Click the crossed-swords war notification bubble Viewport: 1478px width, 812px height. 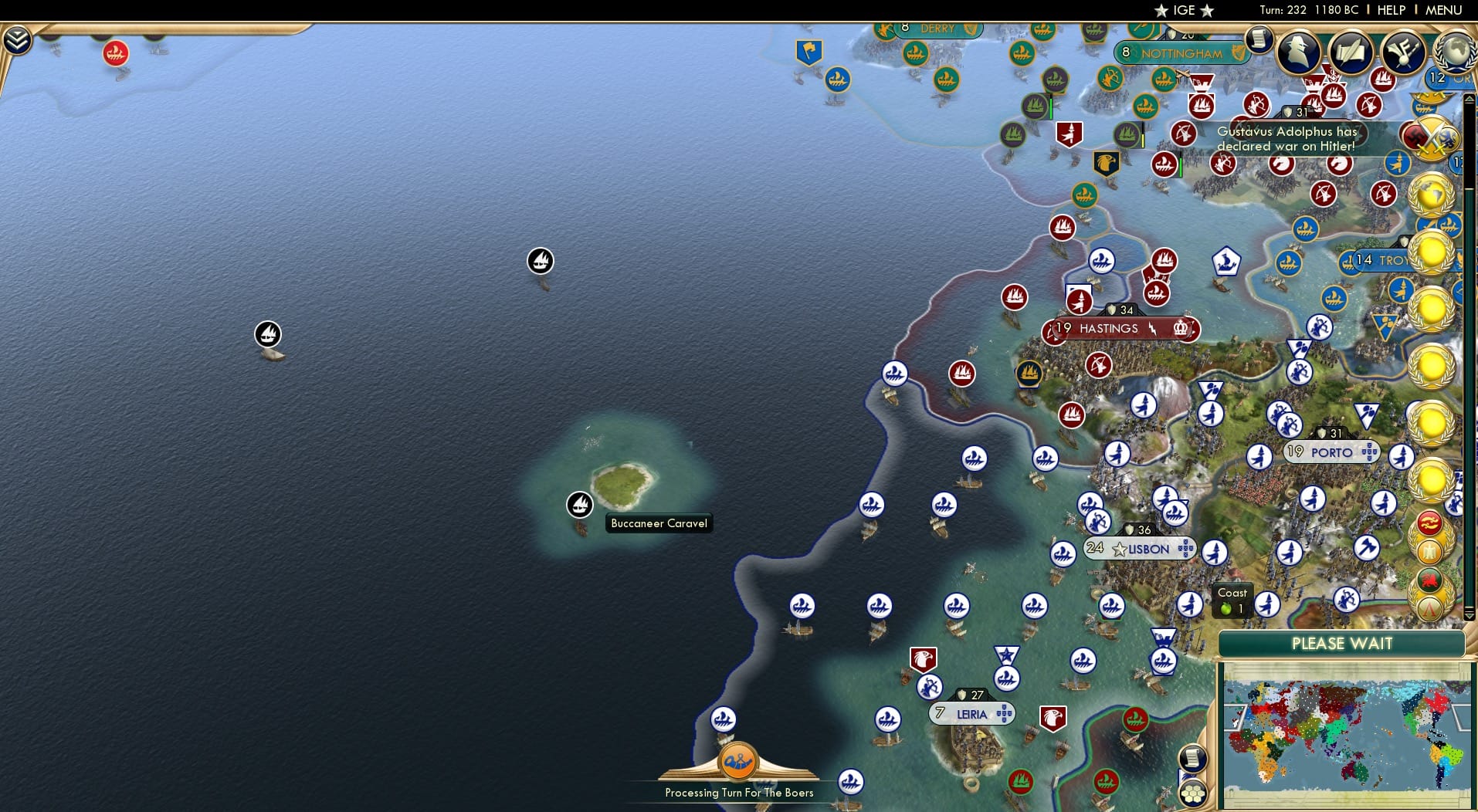(1432, 139)
